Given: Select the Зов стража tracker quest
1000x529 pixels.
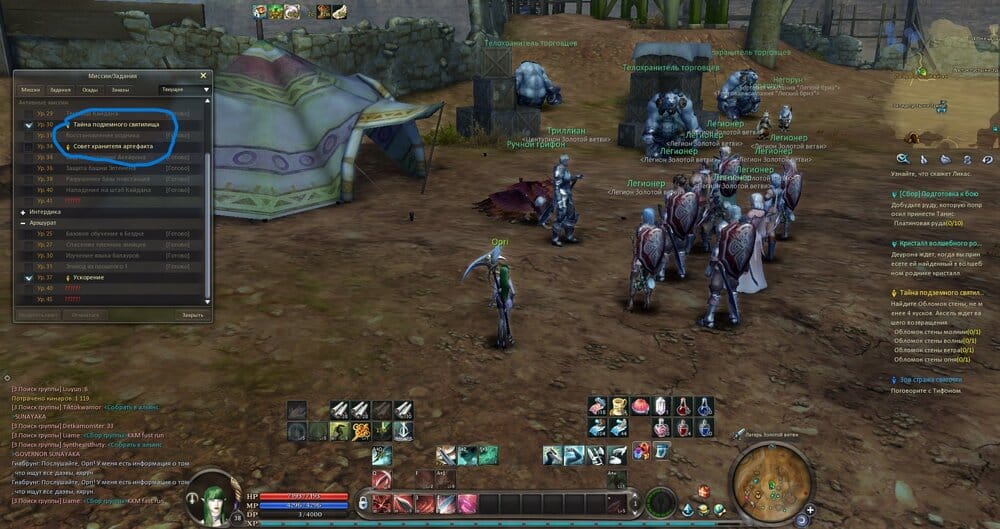Looking at the screenshot, I should coord(930,380).
